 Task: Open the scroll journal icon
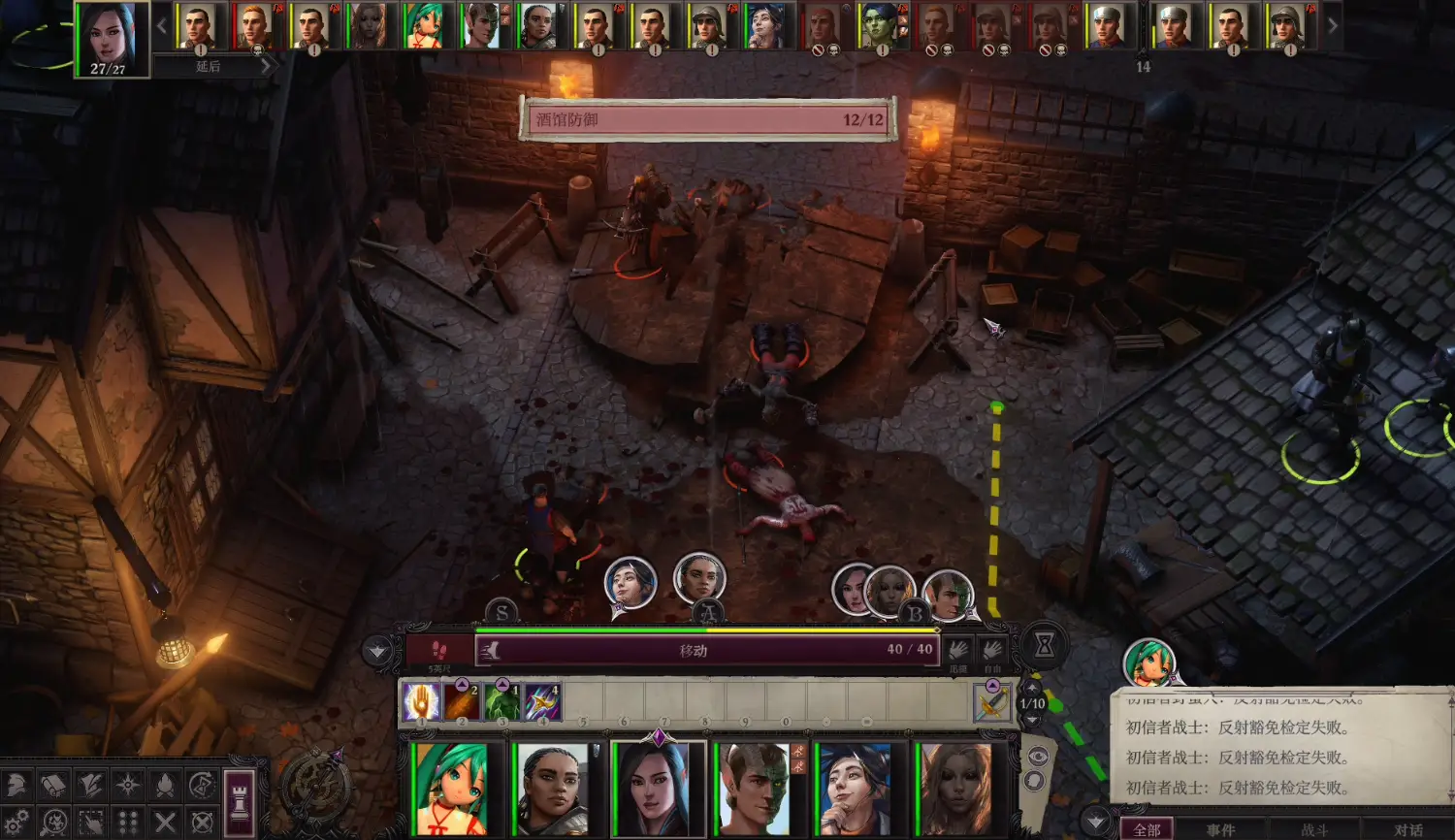pyautogui.click(x=54, y=785)
